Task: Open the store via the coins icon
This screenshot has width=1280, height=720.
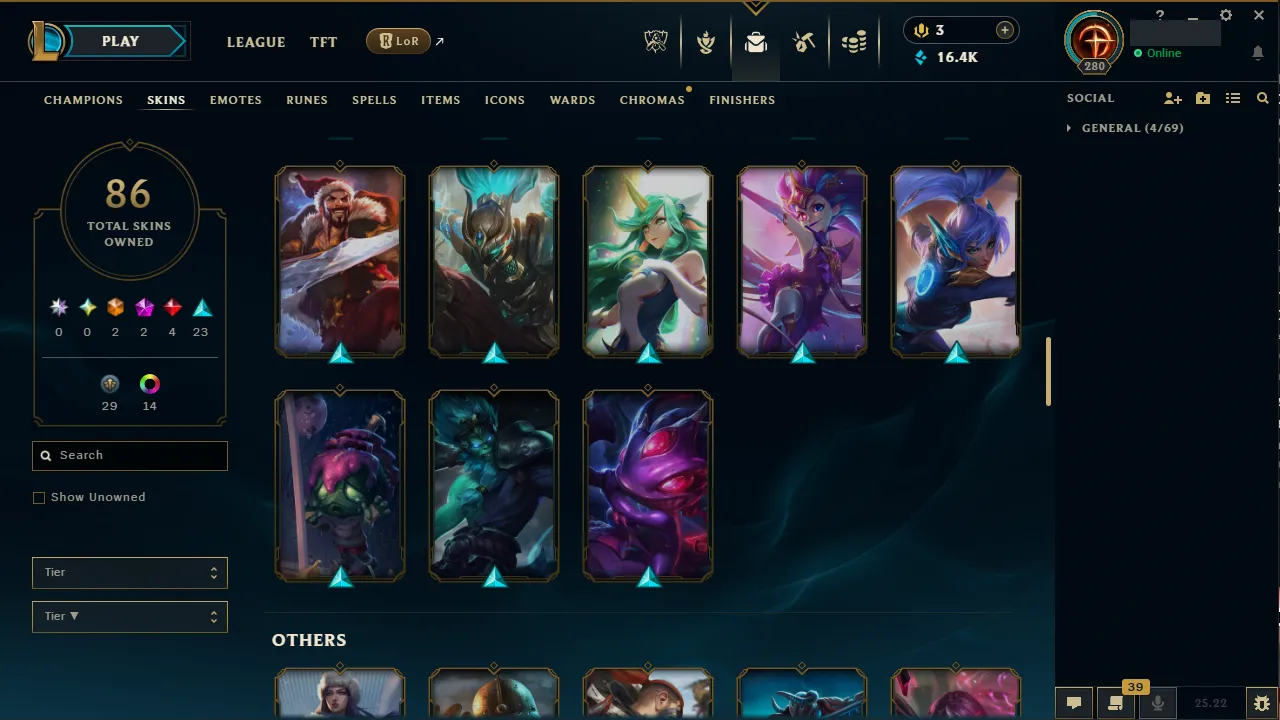Action: pyautogui.click(x=854, y=41)
